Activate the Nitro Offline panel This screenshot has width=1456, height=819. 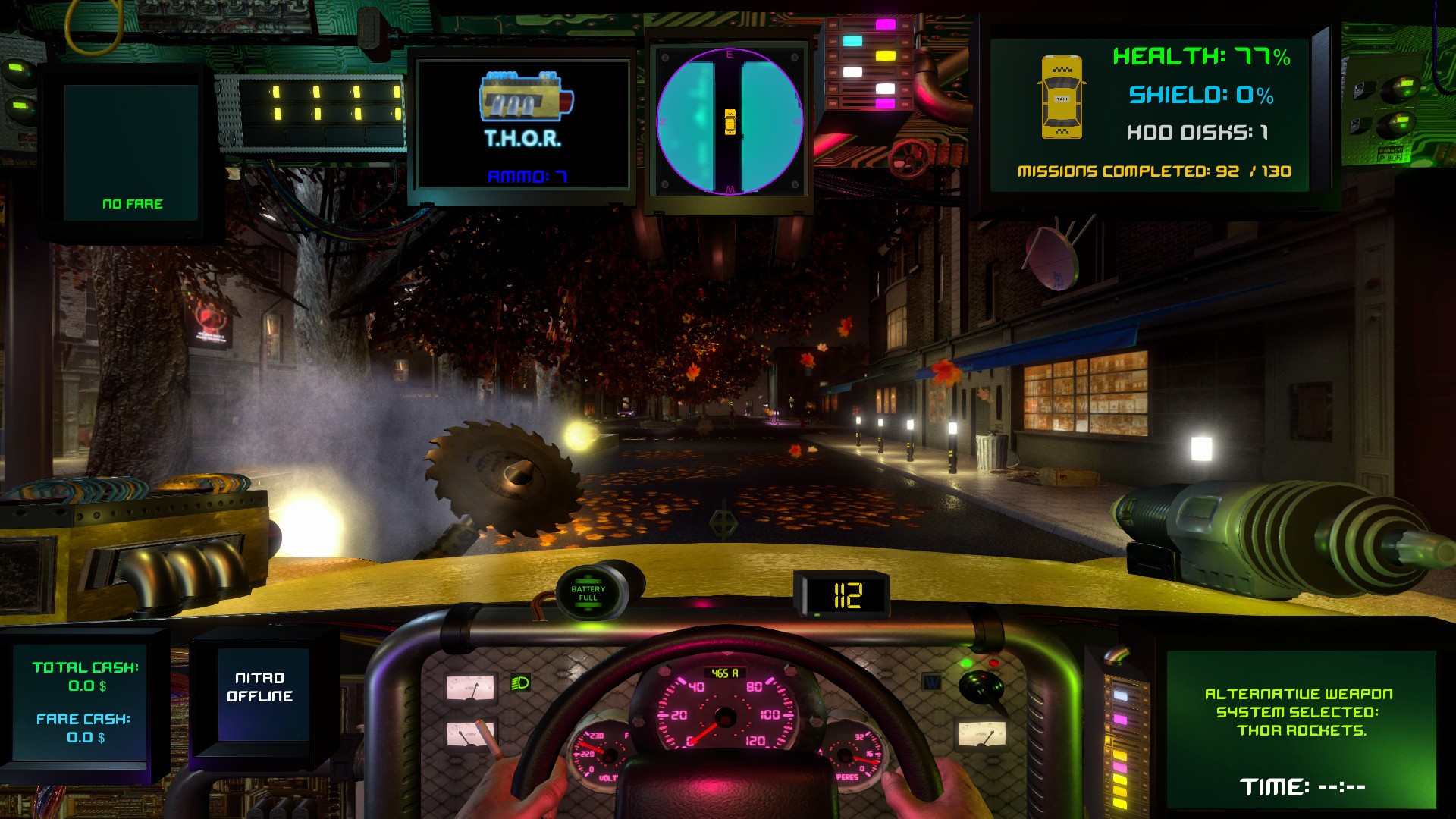click(260, 688)
